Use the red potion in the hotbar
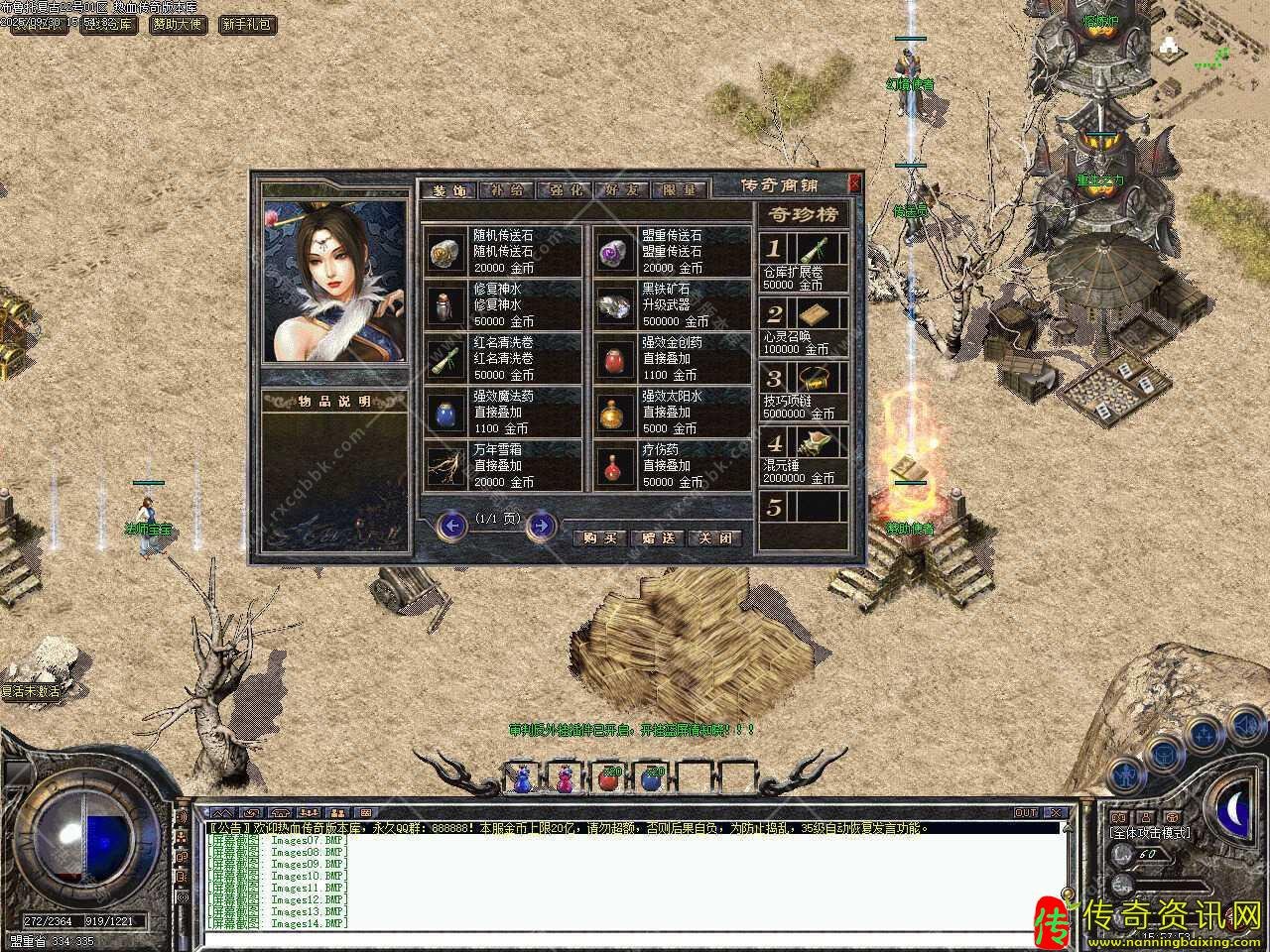The width and height of the screenshot is (1270, 952). (607, 778)
